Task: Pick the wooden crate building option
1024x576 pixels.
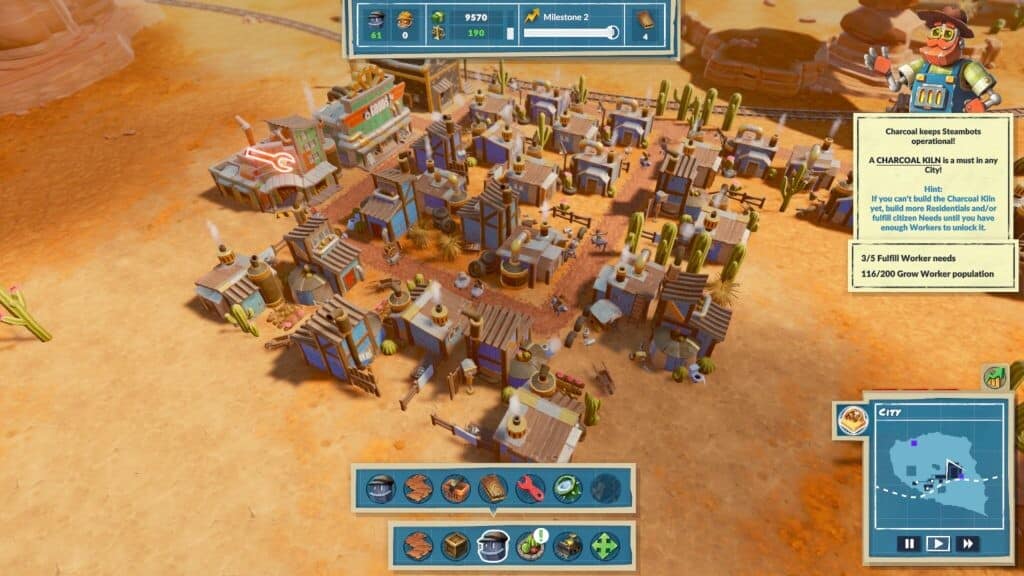Action: pos(456,546)
